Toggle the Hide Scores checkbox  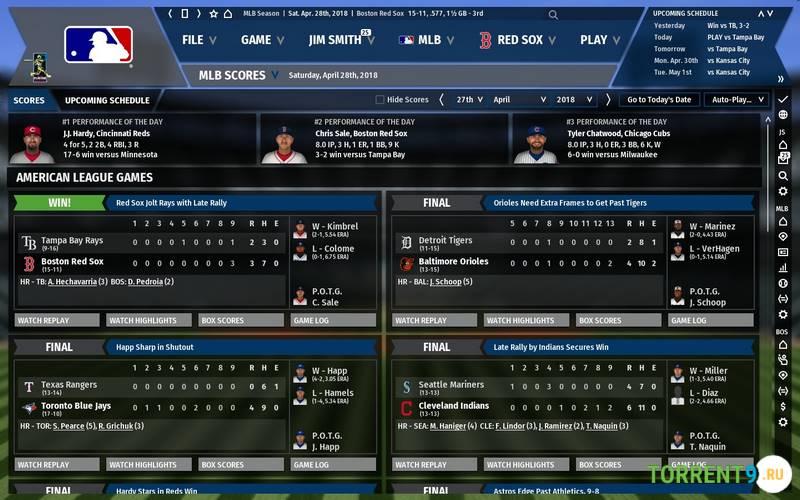point(380,100)
